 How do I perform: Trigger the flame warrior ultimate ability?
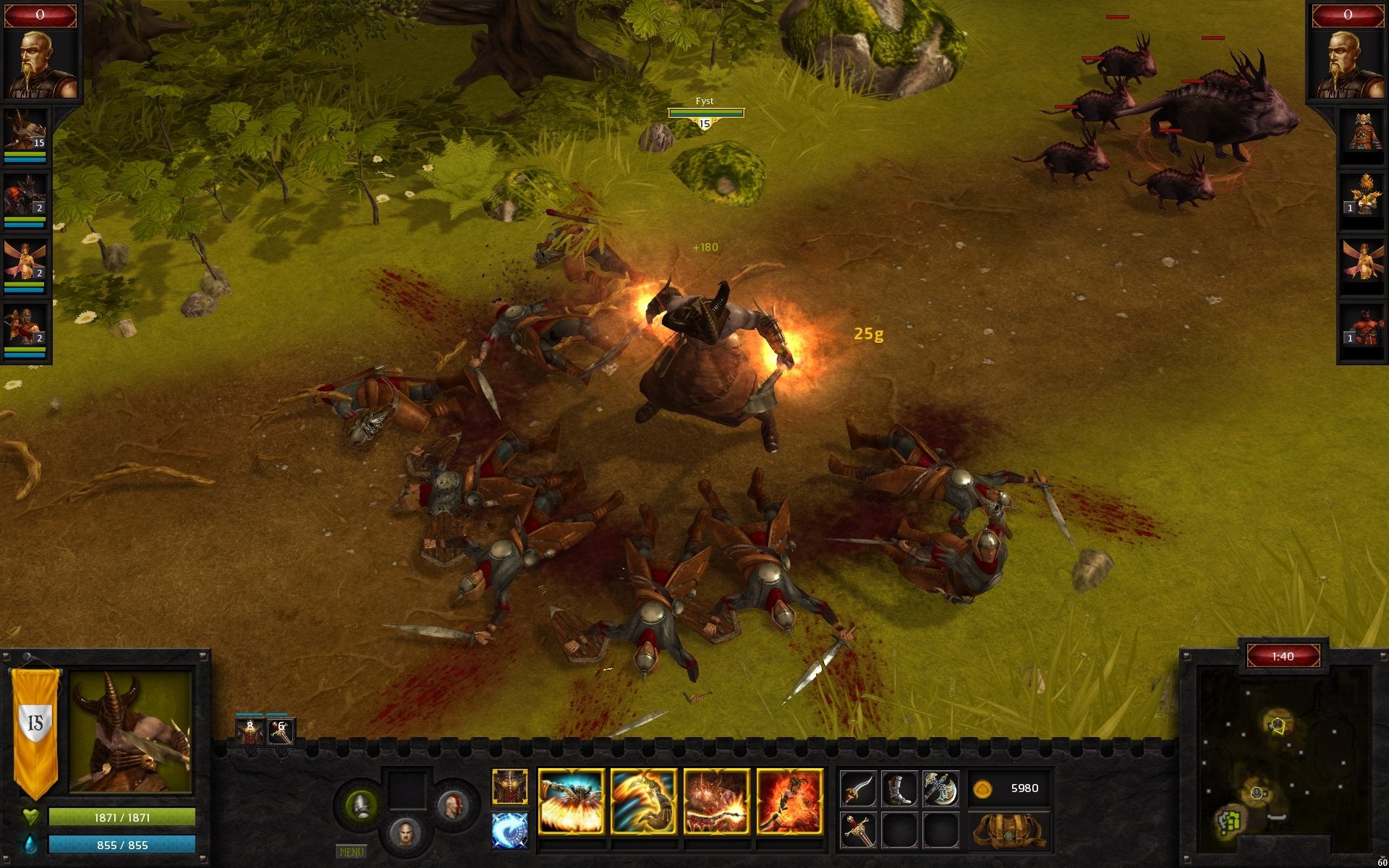click(x=789, y=801)
